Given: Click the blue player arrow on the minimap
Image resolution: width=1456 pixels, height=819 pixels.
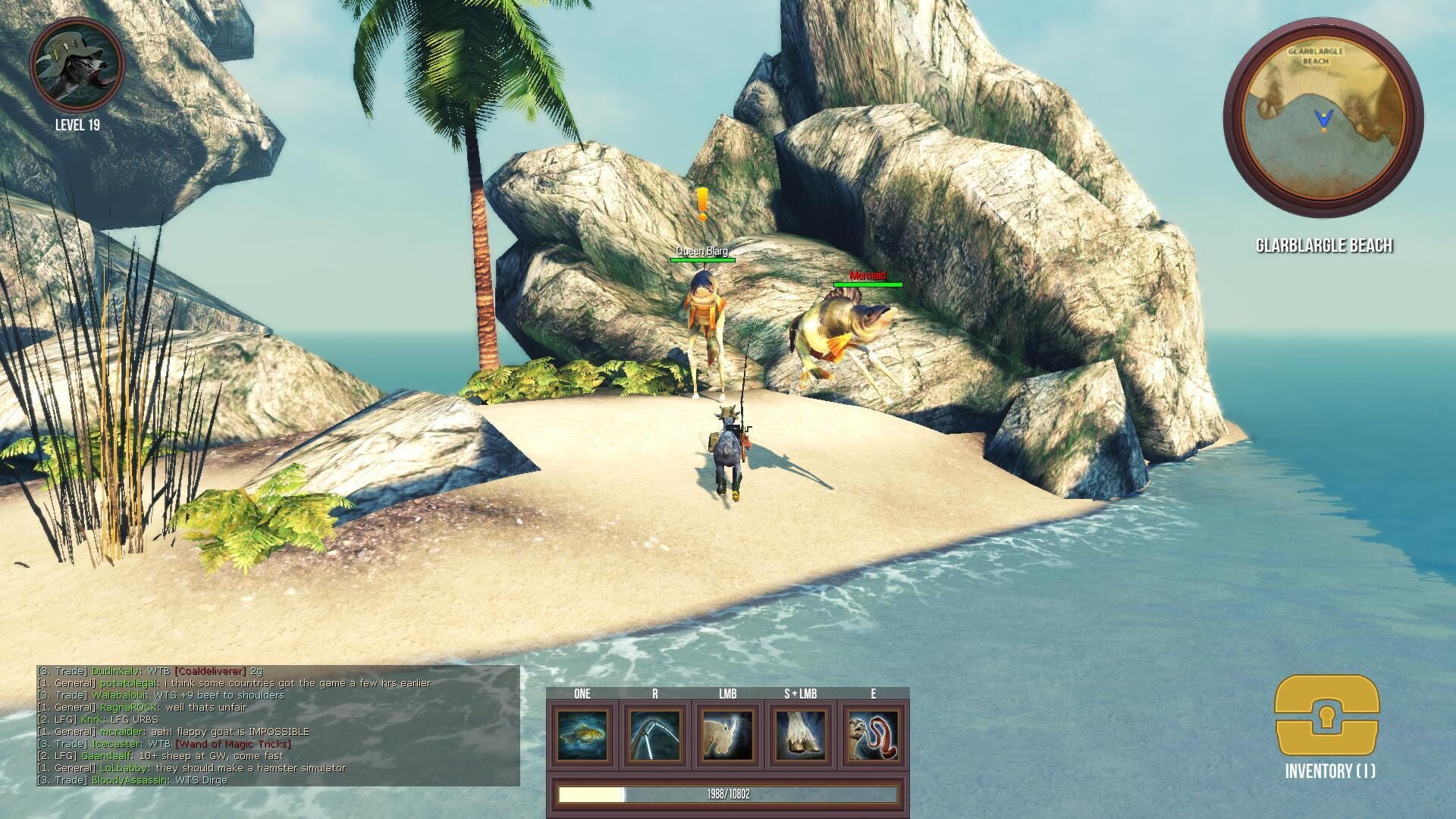Looking at the screenshot, I should coord(1323,118).
